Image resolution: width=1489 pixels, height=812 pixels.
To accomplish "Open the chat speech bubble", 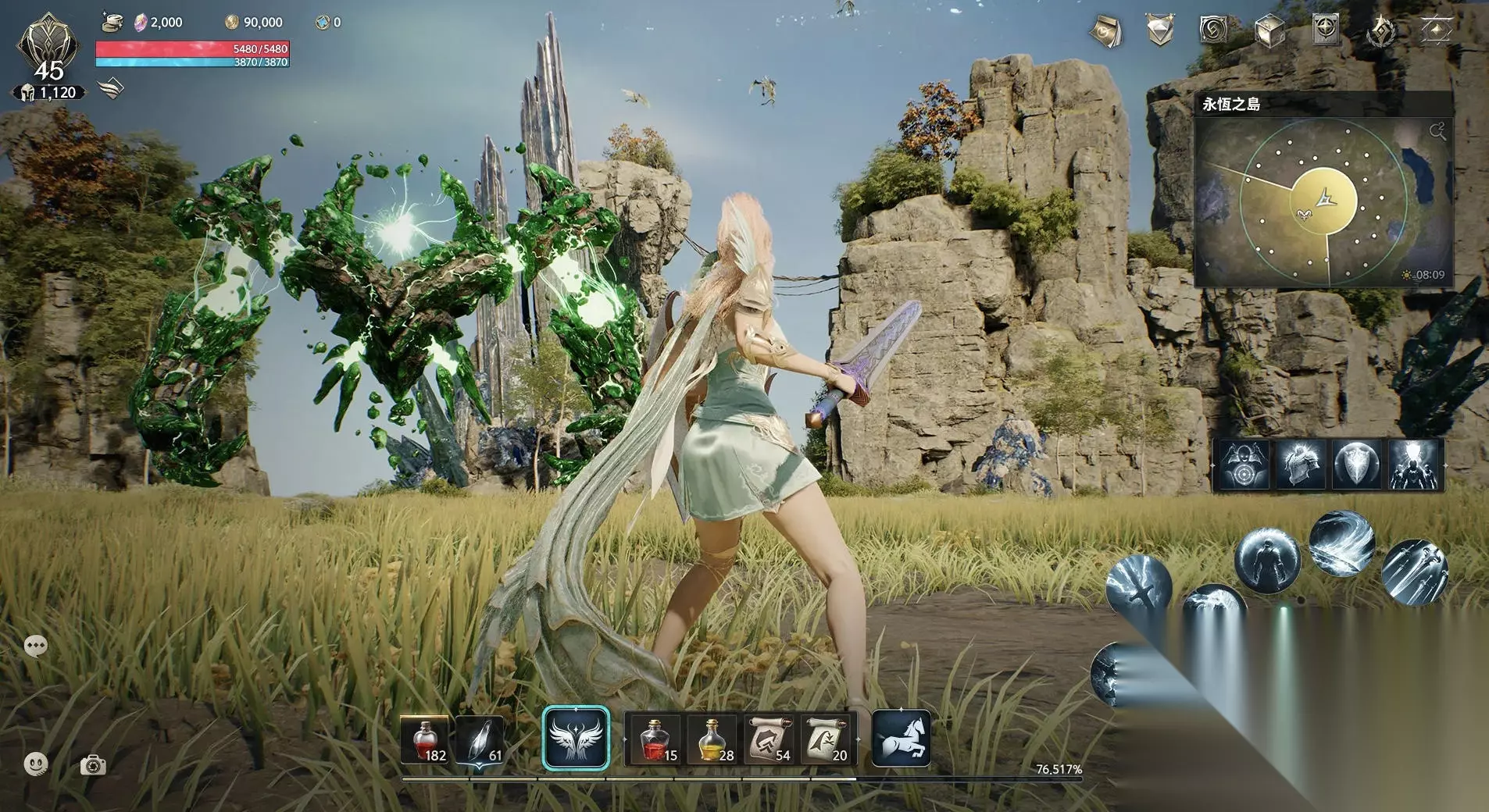I will point(36,646).
